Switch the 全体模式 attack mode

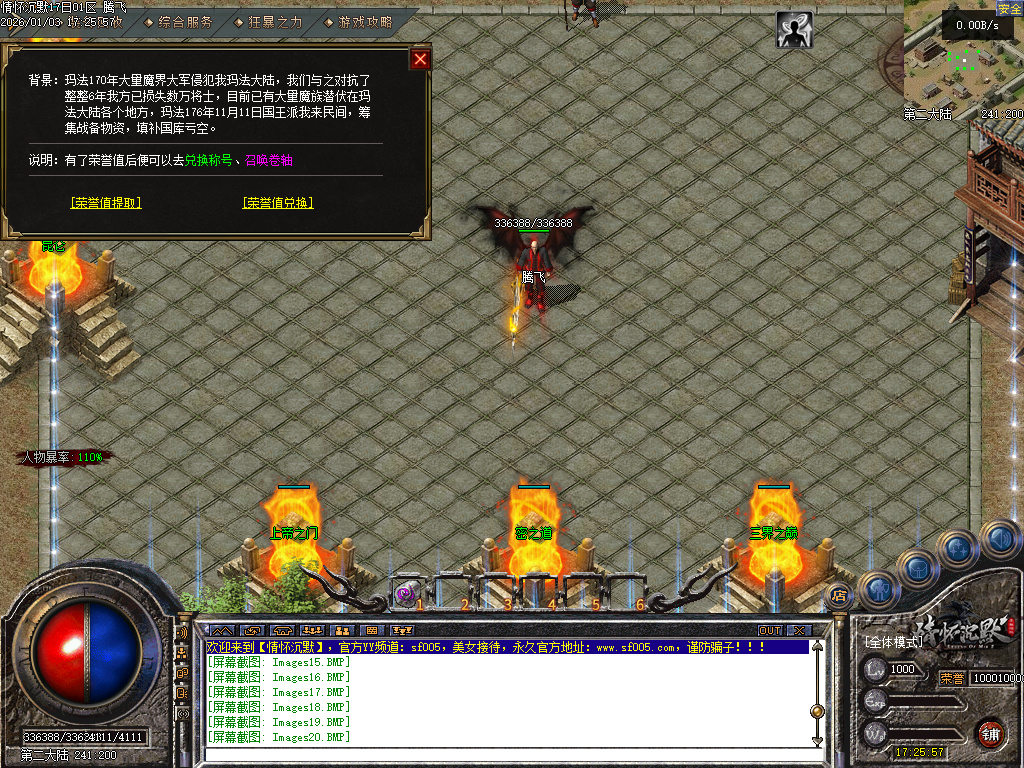893,641
